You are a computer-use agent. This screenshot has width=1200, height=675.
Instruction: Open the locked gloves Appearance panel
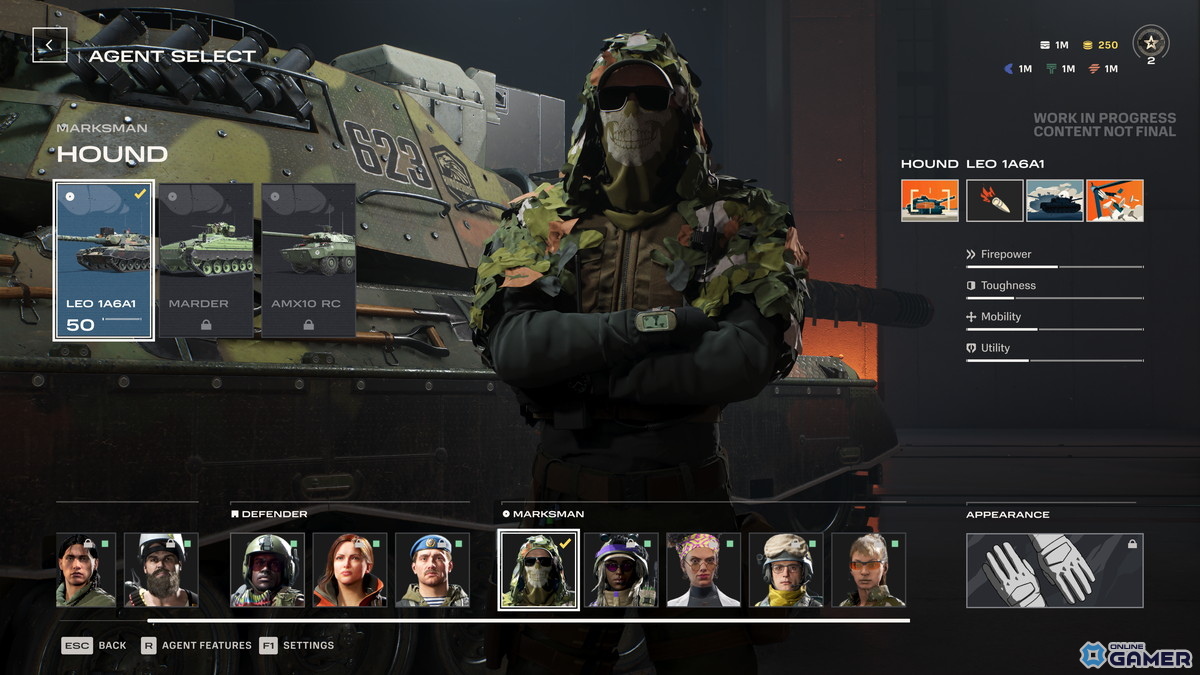pos(1054,570)
